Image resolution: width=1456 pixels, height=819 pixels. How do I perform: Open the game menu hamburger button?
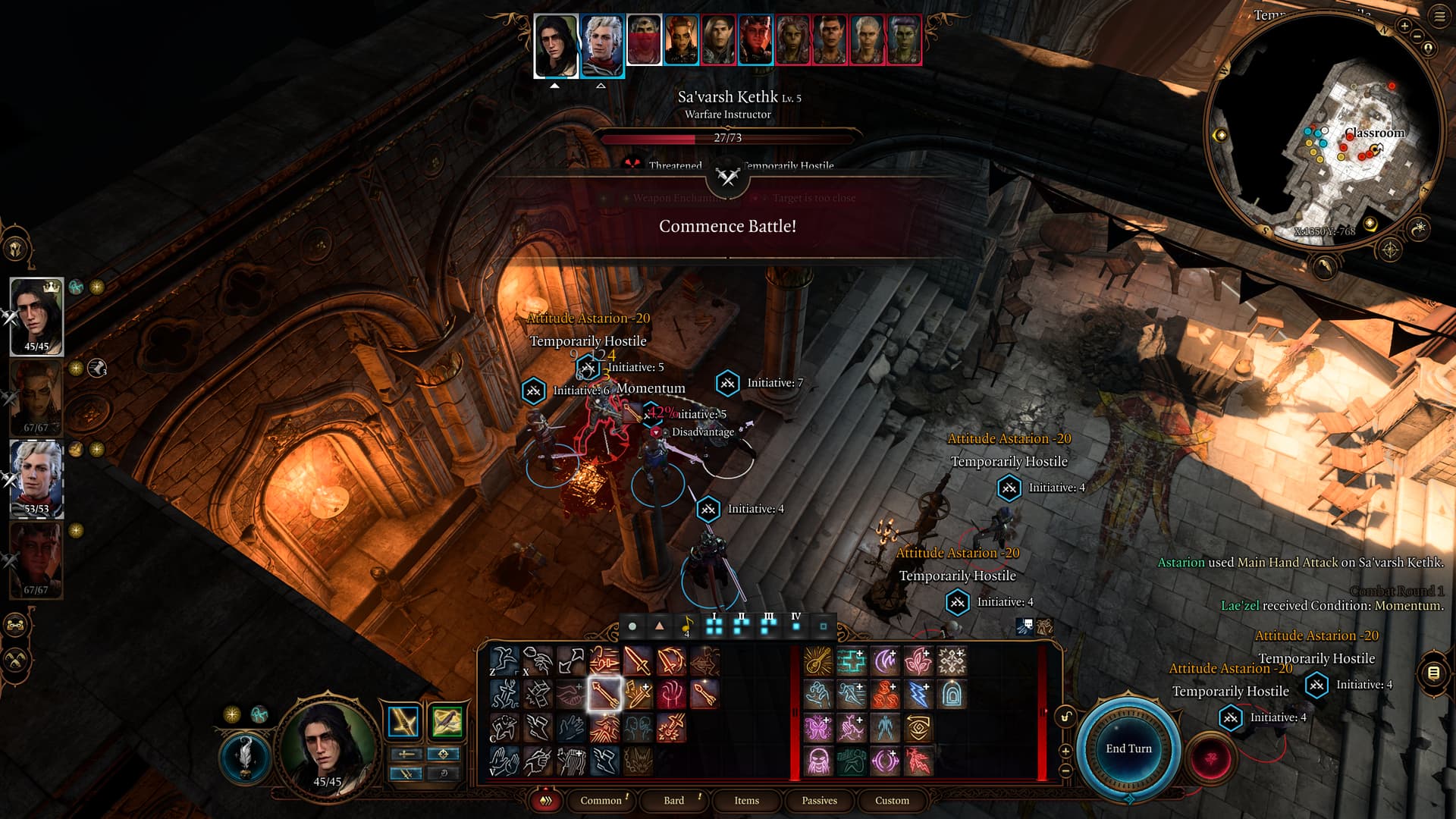coord(1439,17)
